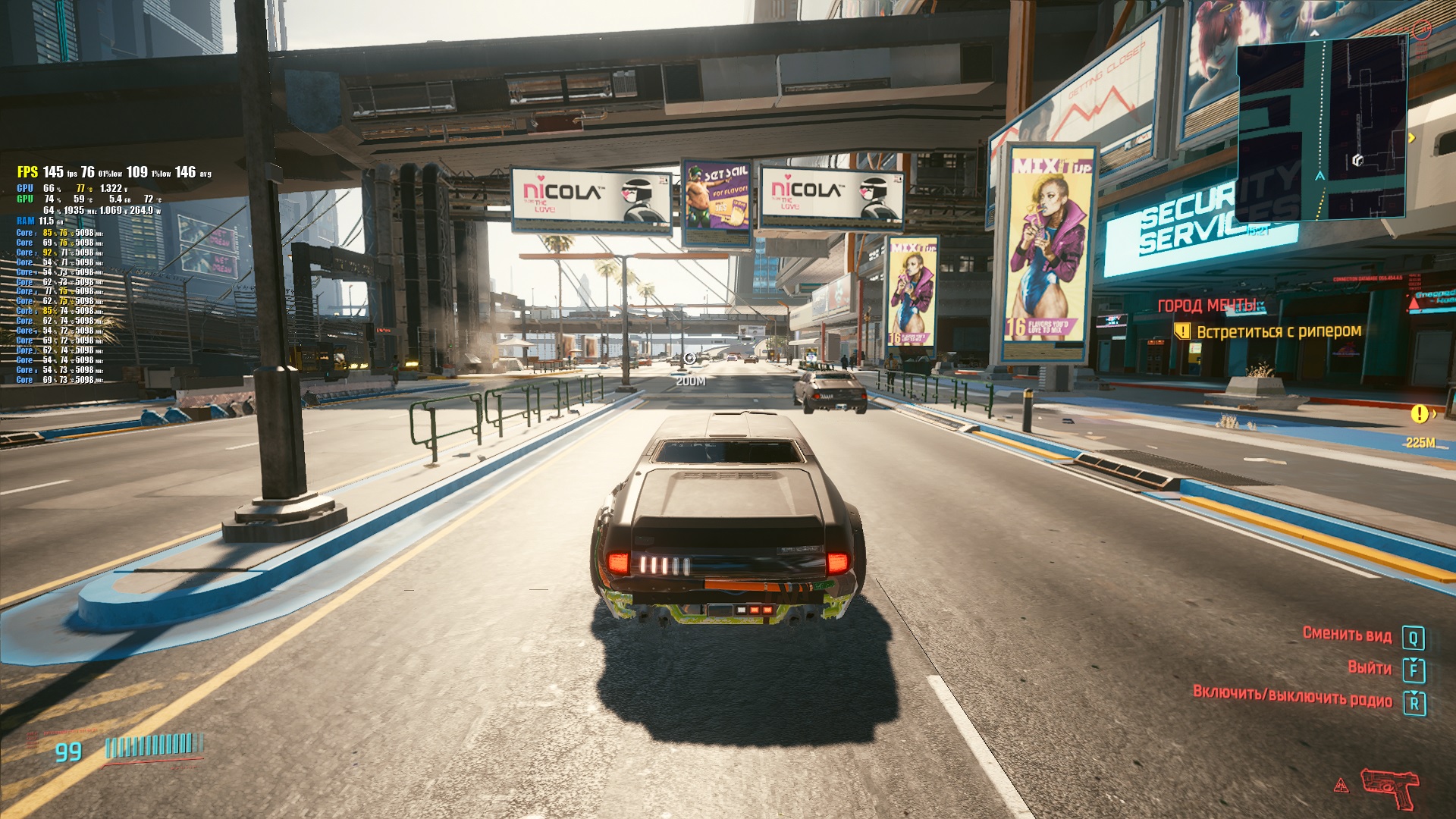Open the minimap in the corner
Viewport: 1456px width, 819px height.
1323,129
